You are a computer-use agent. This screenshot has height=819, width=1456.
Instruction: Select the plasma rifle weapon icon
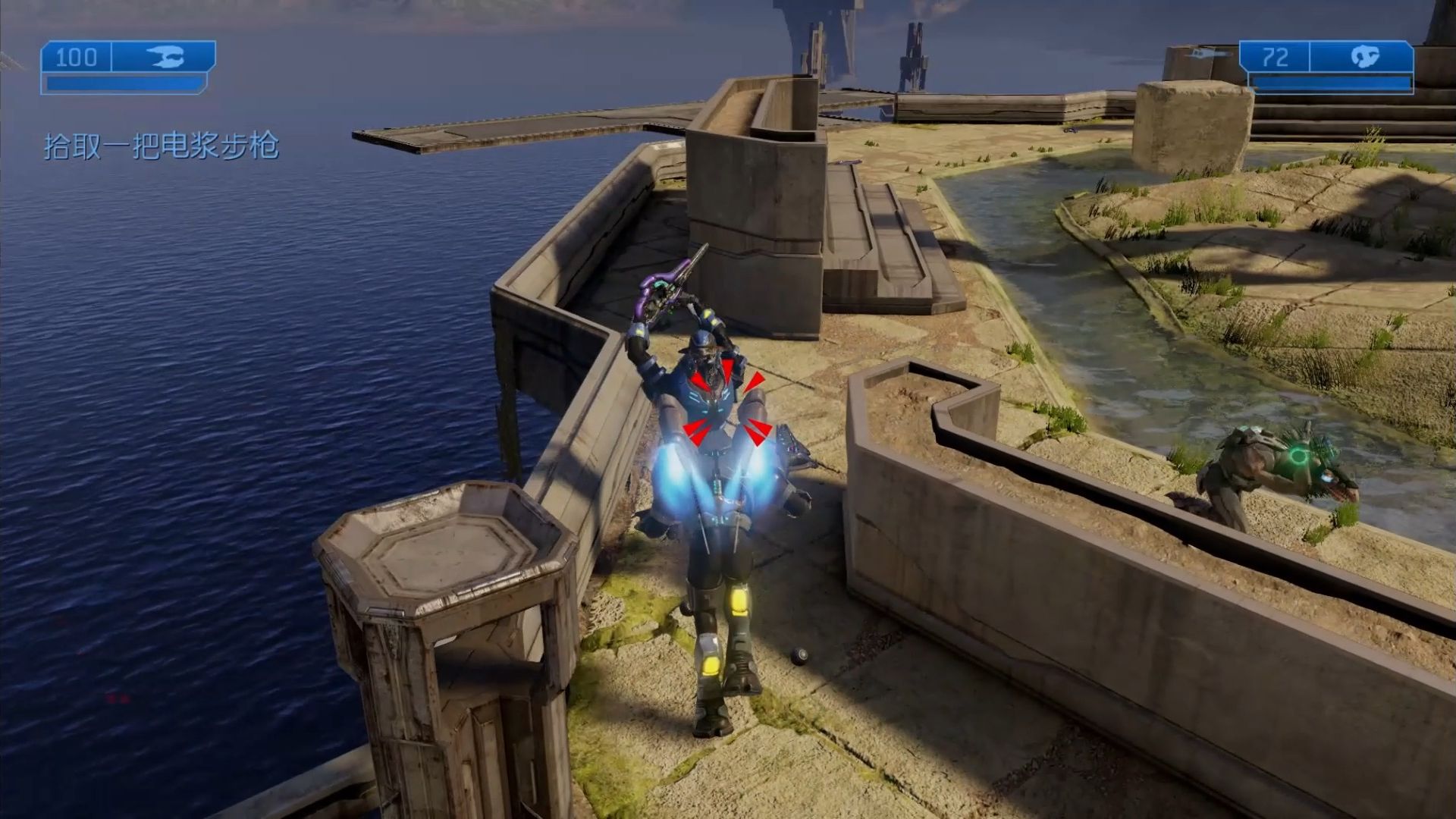[165, 58]
